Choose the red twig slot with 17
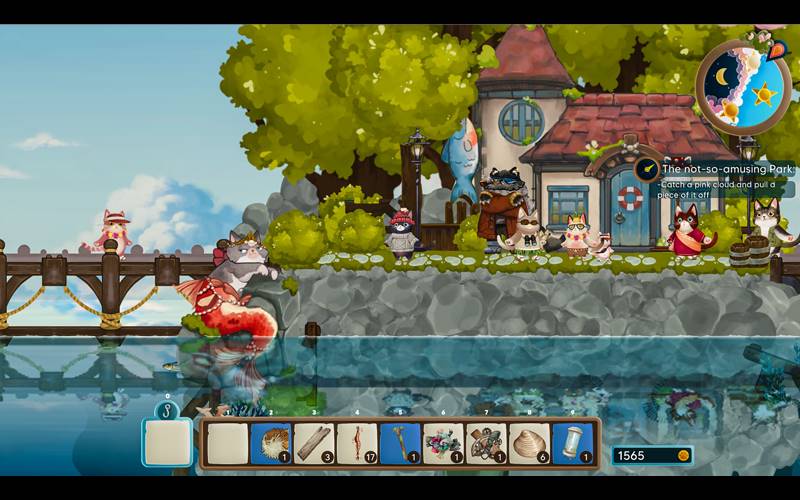 357,443
